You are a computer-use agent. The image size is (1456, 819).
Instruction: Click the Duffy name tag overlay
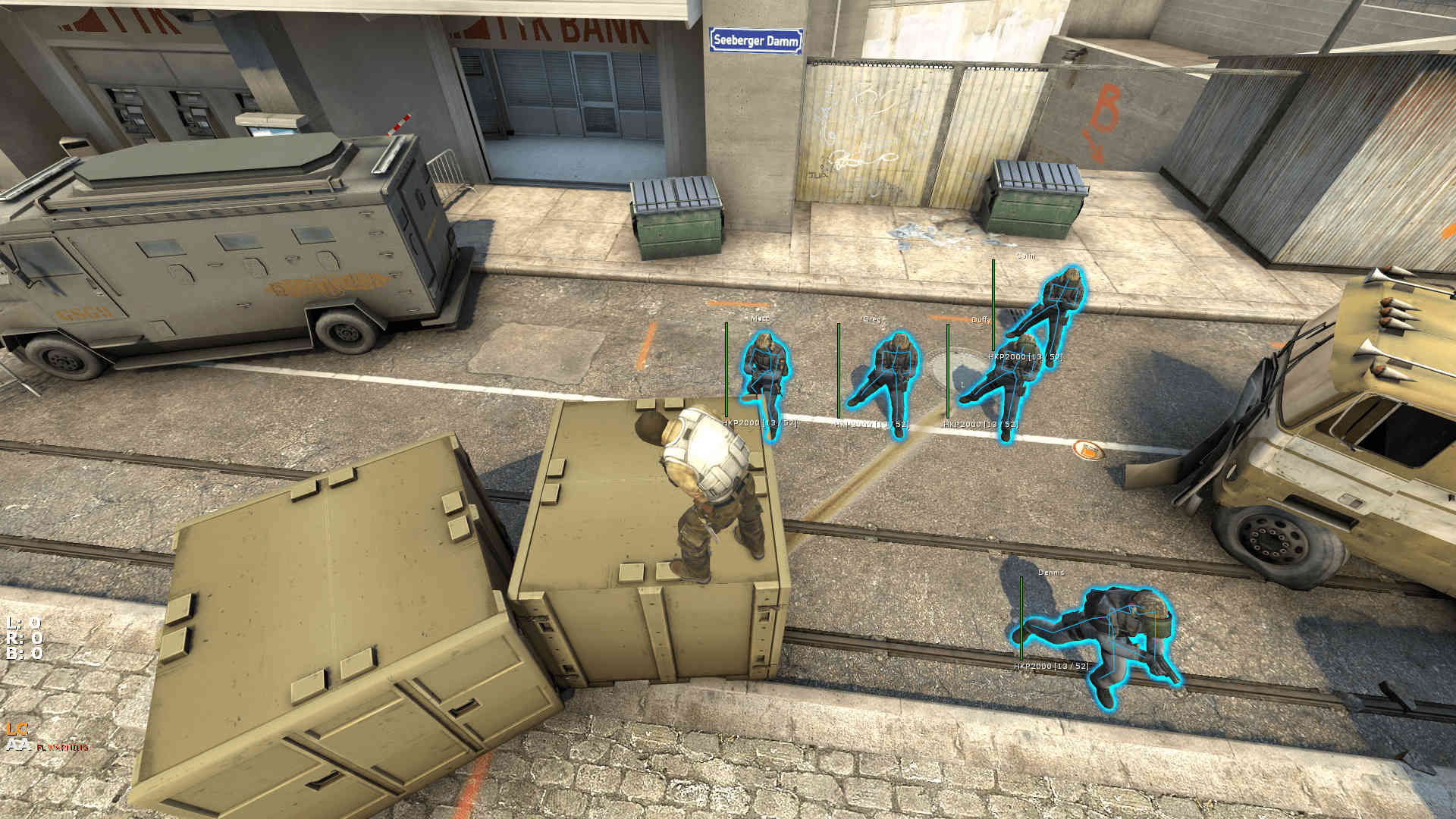tap(980, 321)
